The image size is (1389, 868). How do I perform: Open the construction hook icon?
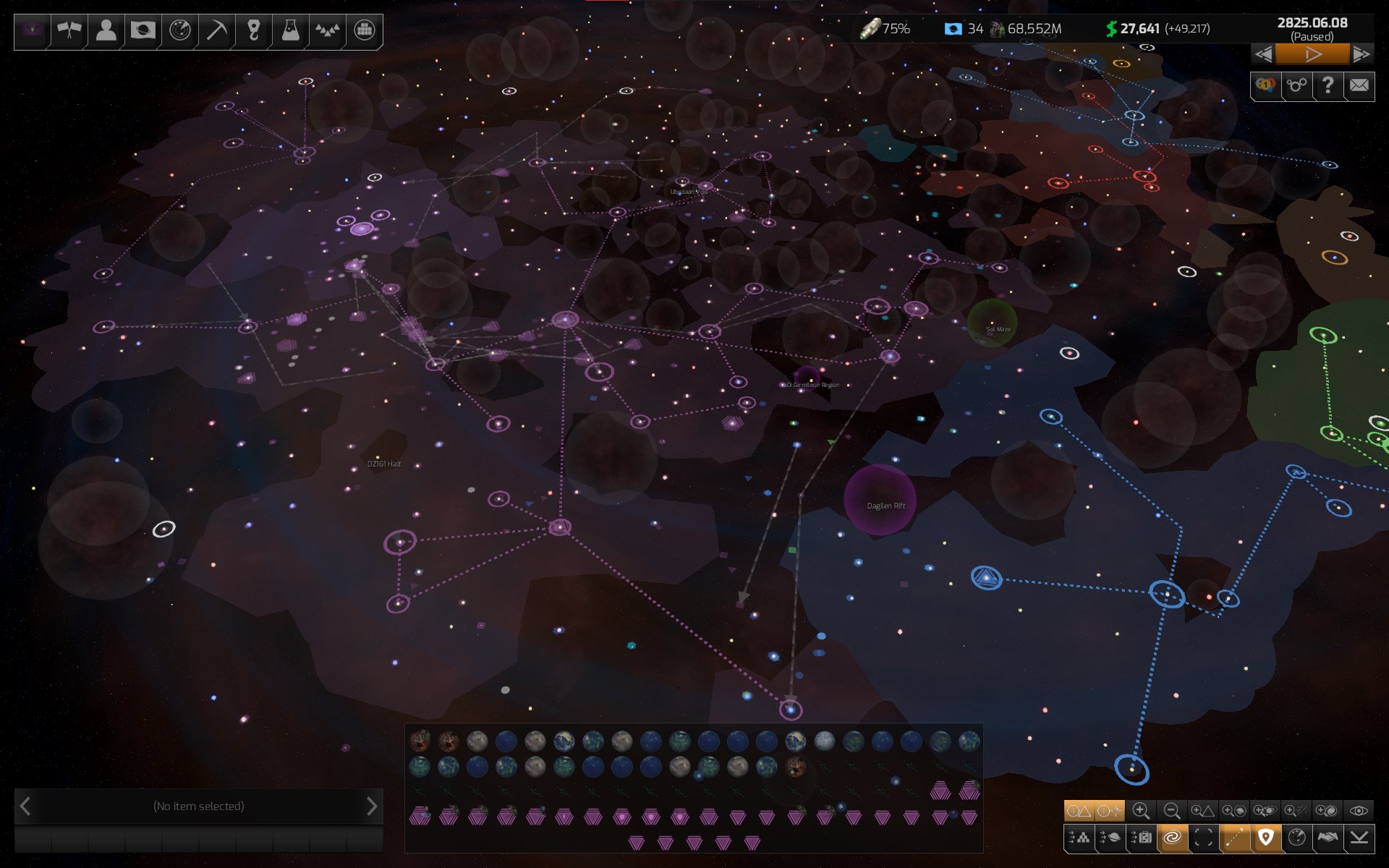pyautogui.click(x=253, y=30)
